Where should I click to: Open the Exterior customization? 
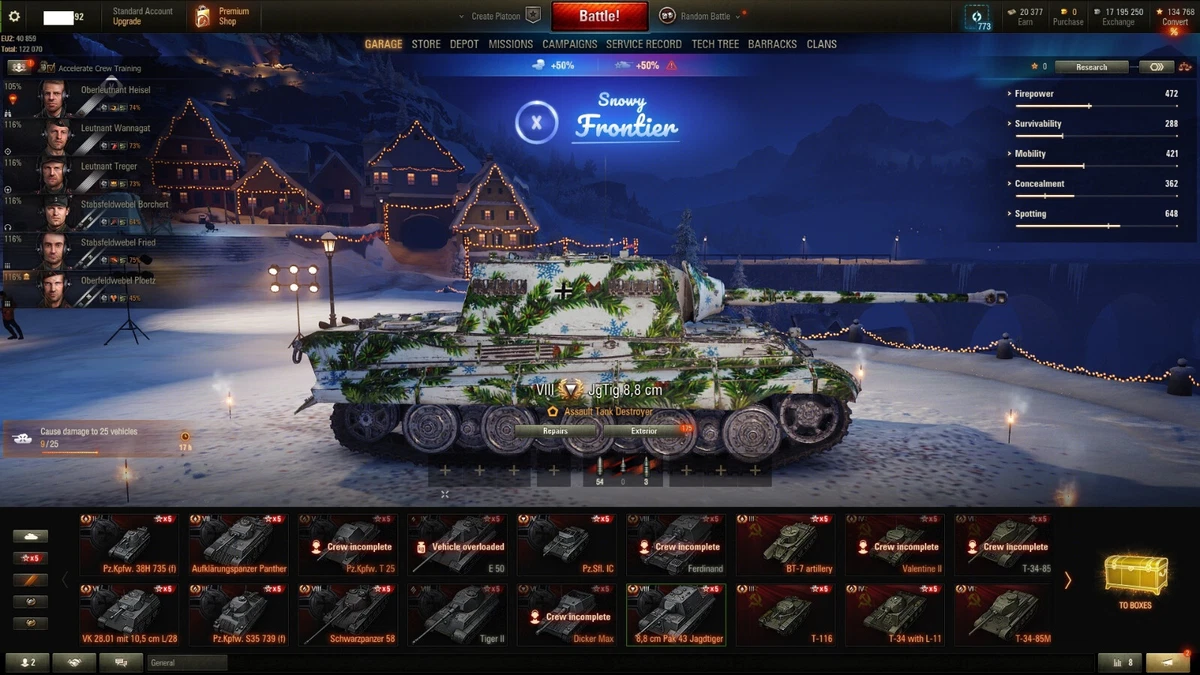[x=644, y=431]
